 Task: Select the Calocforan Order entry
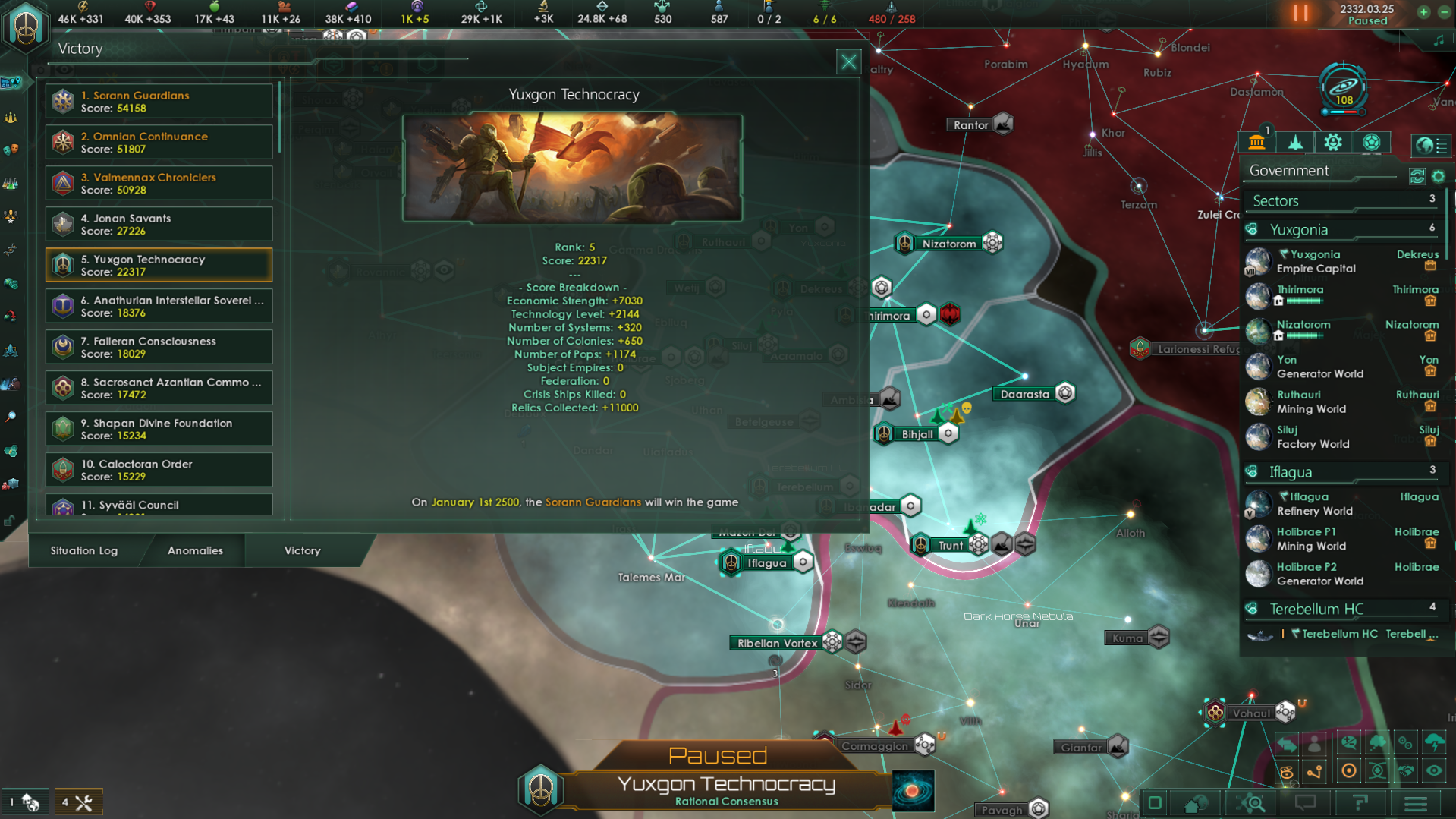point(159,471)
